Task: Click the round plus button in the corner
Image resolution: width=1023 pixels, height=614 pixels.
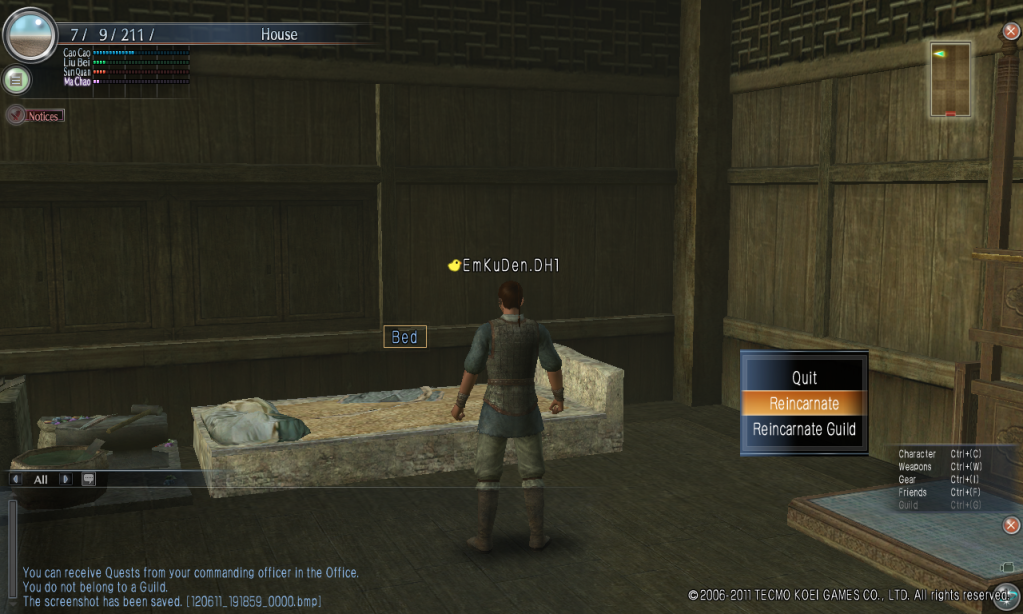Action: [1006, 591]
